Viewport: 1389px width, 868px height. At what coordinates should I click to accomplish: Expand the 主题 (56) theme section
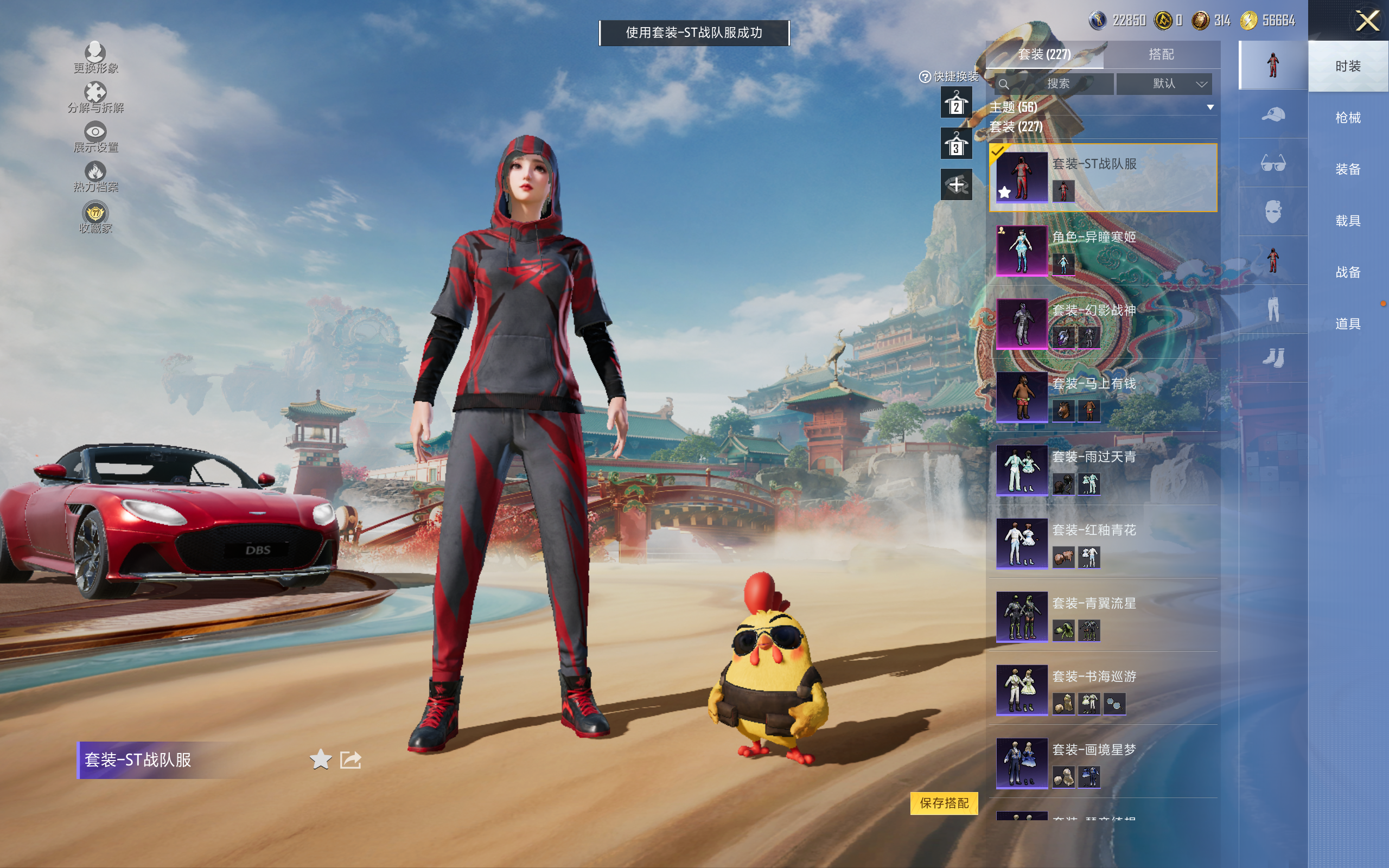click(1102, 107)
